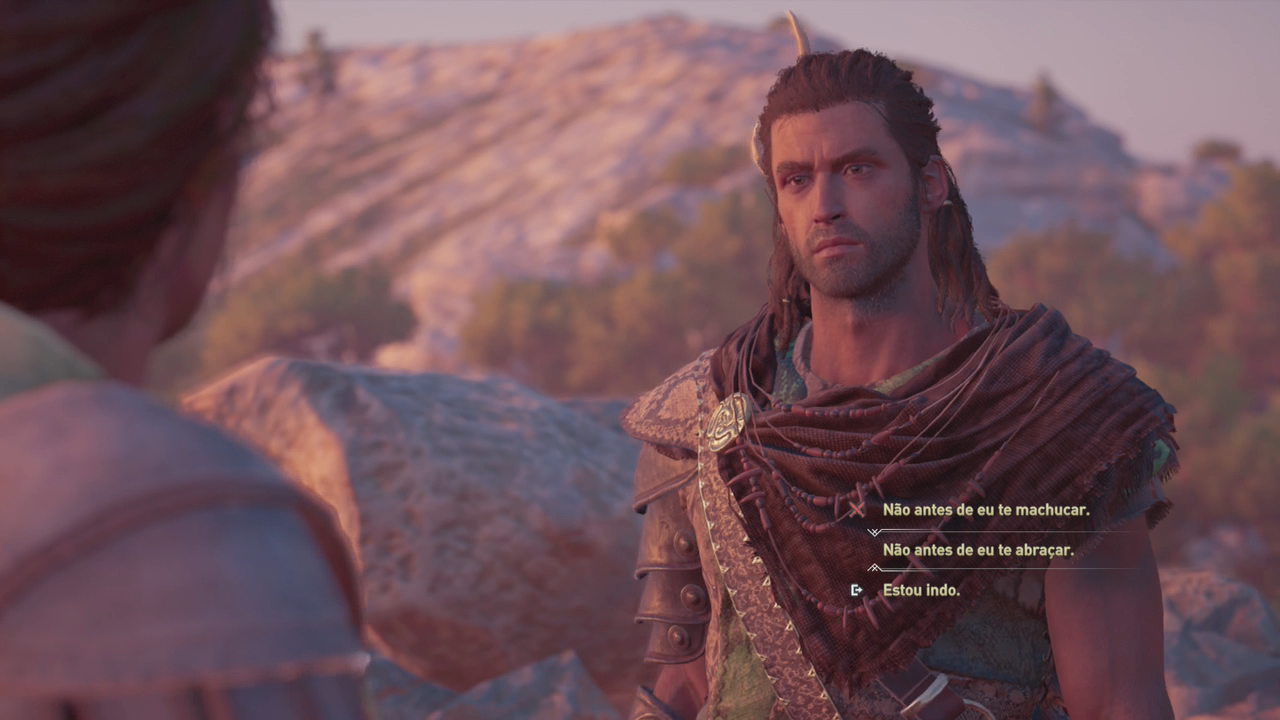Pick the "Estou indo." dialogue choice
This screenshot has width=1280, height=720.
point(920,590)
